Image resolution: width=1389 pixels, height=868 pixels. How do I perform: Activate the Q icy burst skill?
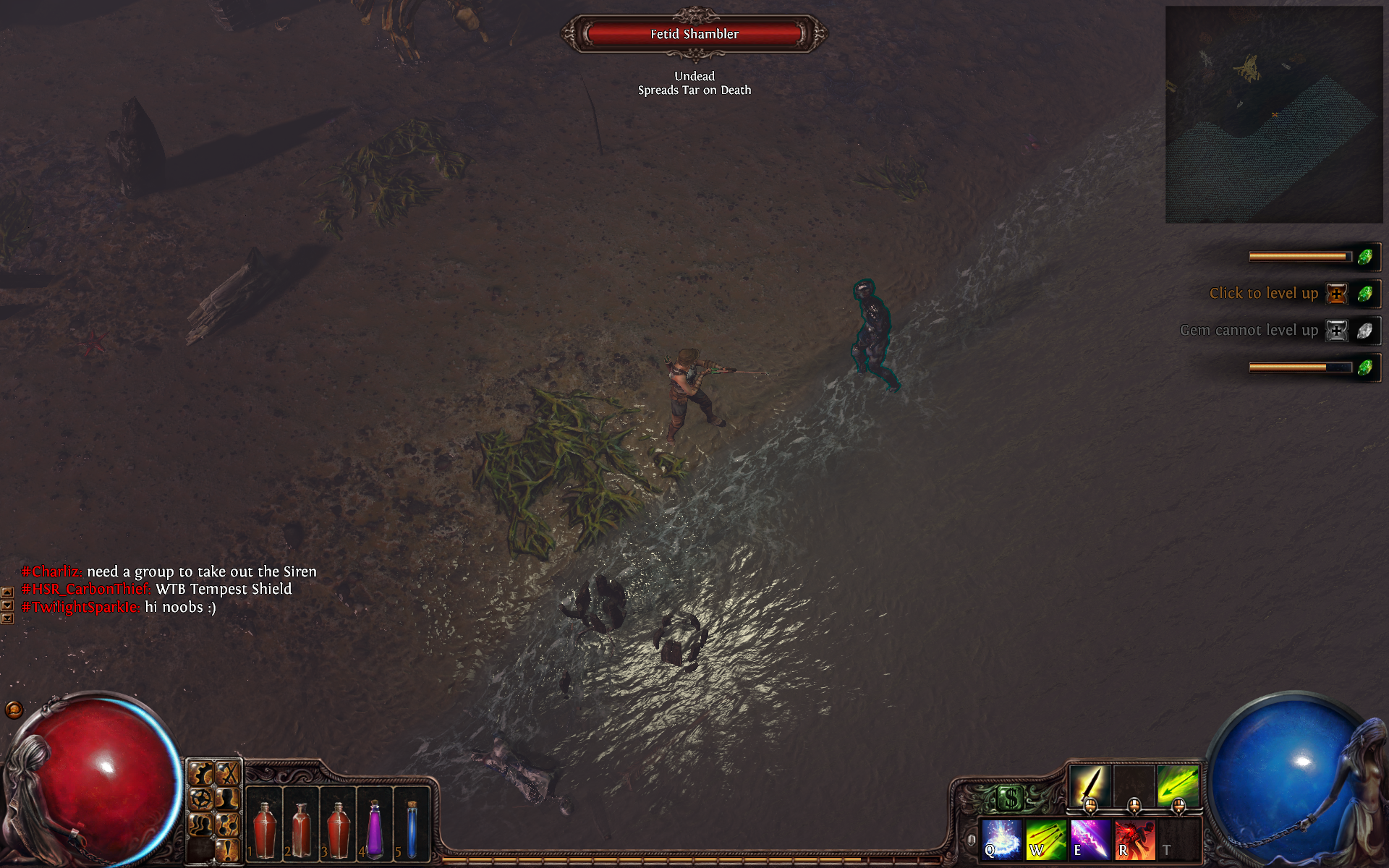point(1001,839)
